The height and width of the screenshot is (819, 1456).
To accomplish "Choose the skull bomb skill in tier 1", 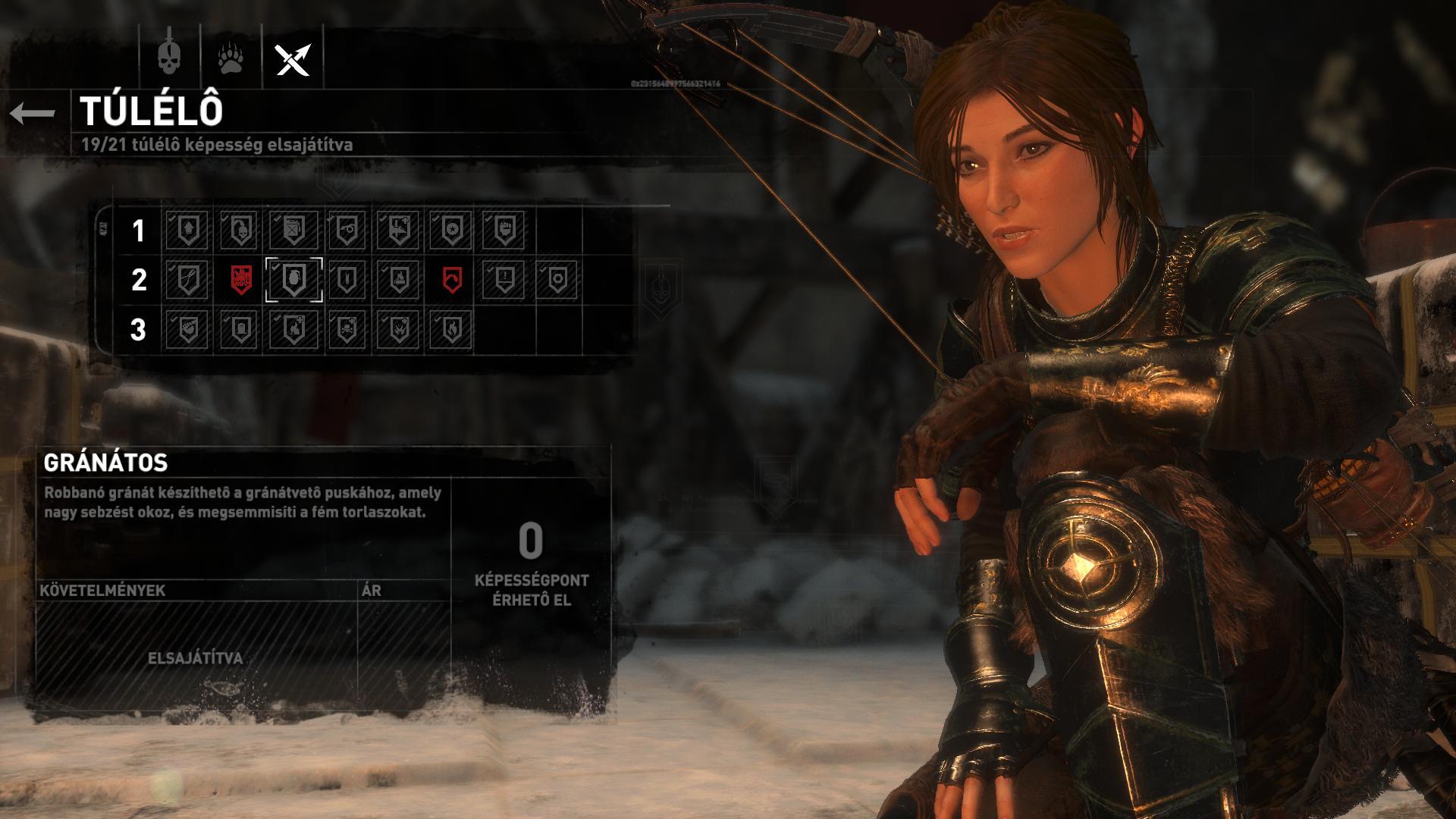I will click(x=240, y=230).
